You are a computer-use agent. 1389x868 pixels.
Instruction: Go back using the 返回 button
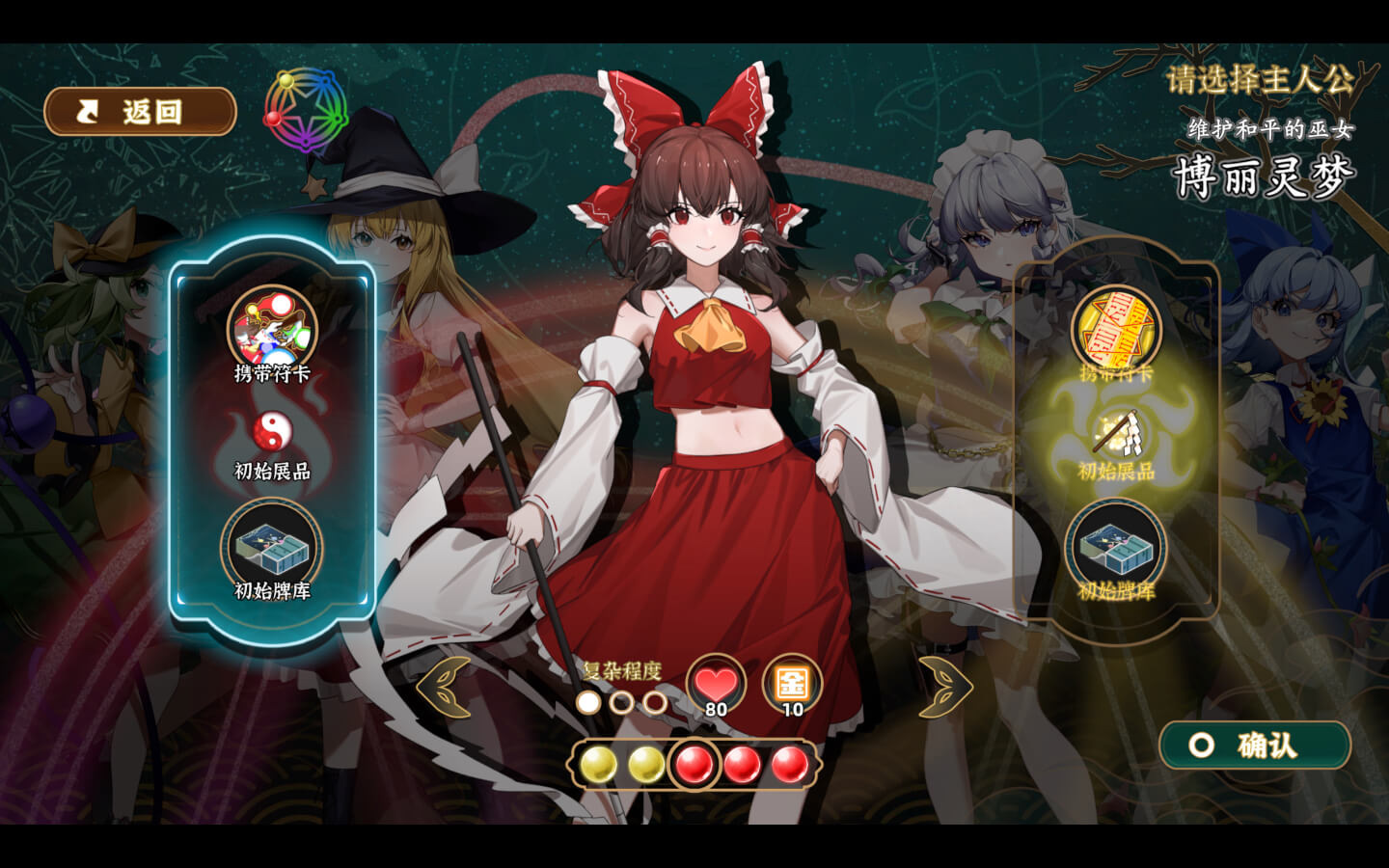[140, 112]
